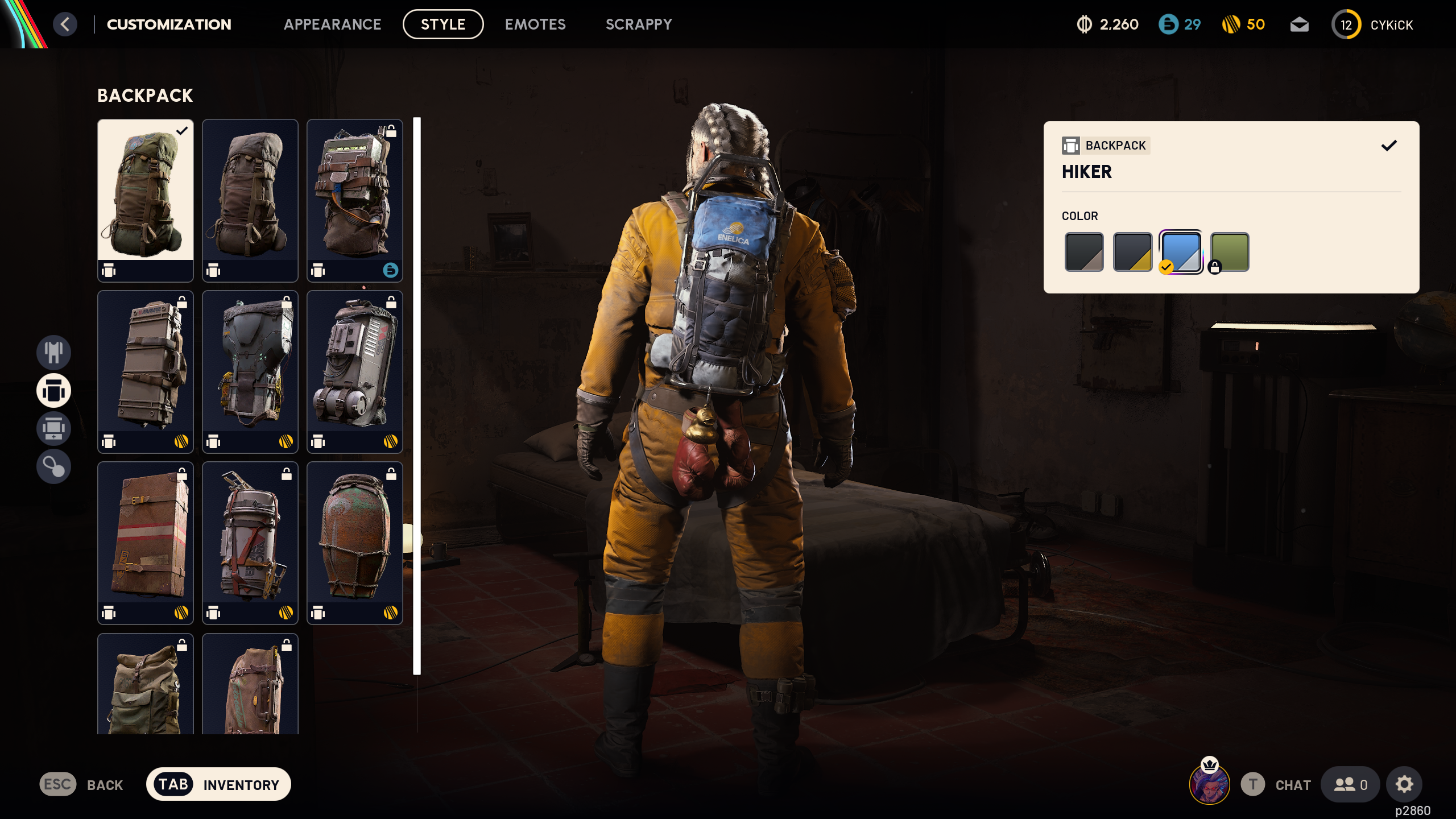1456x819 pixels.
Task: Open the backpack category icon in sidebar
Action: [53, 391]
